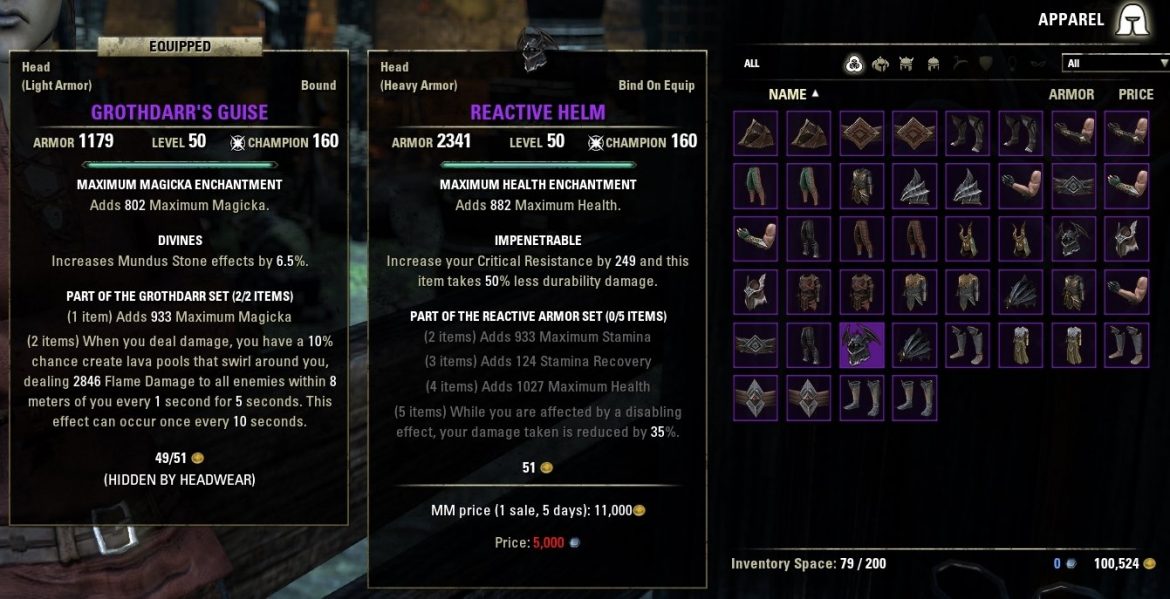Sort the item list by Armor
Viewport: 1170px width, 599px height.
[1071, 94]
